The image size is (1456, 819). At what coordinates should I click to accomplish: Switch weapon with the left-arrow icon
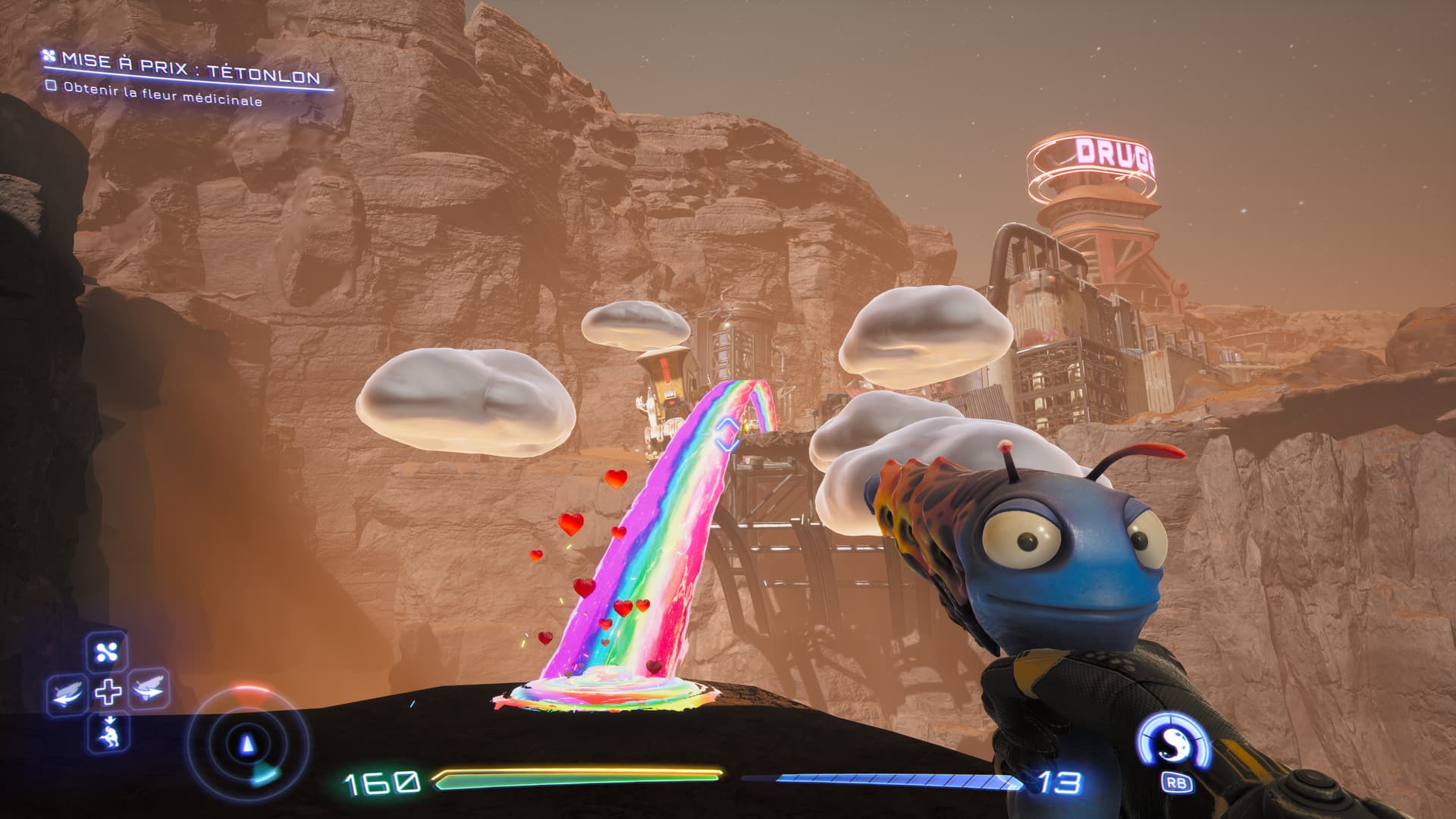click(x=67, y=692)
